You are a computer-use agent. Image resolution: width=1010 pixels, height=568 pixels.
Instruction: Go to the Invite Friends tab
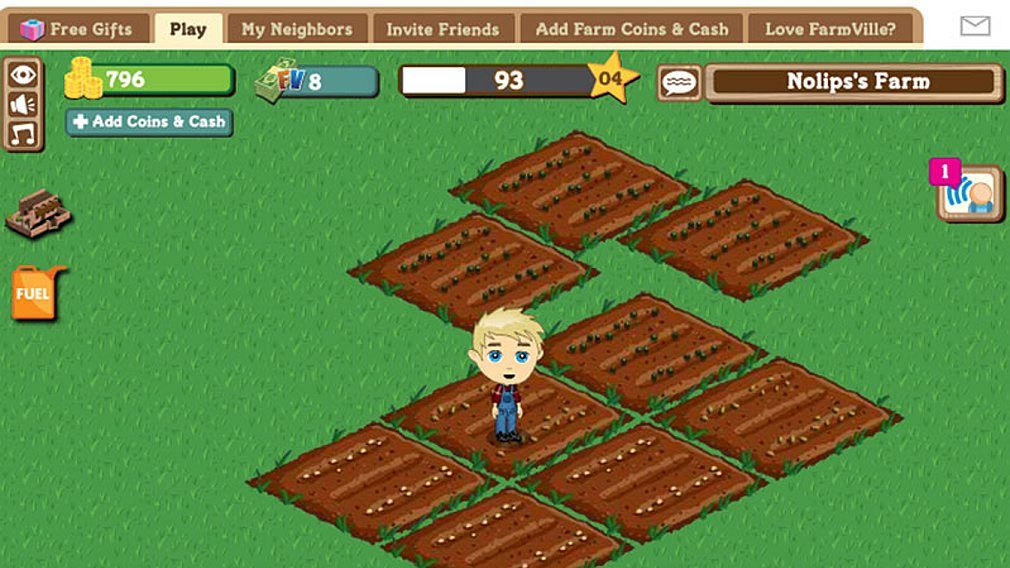(x=443, y=29)
